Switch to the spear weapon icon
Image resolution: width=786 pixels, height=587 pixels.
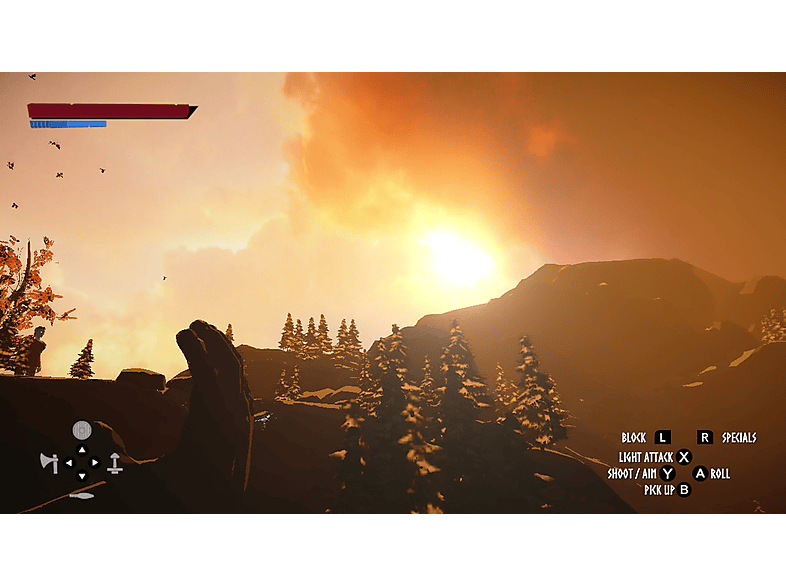(82, 494)
